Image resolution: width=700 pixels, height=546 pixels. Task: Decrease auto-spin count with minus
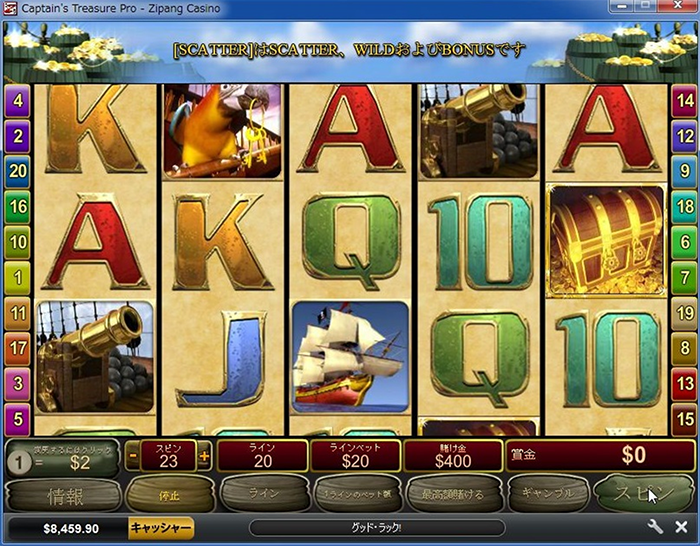click(133, 456)
